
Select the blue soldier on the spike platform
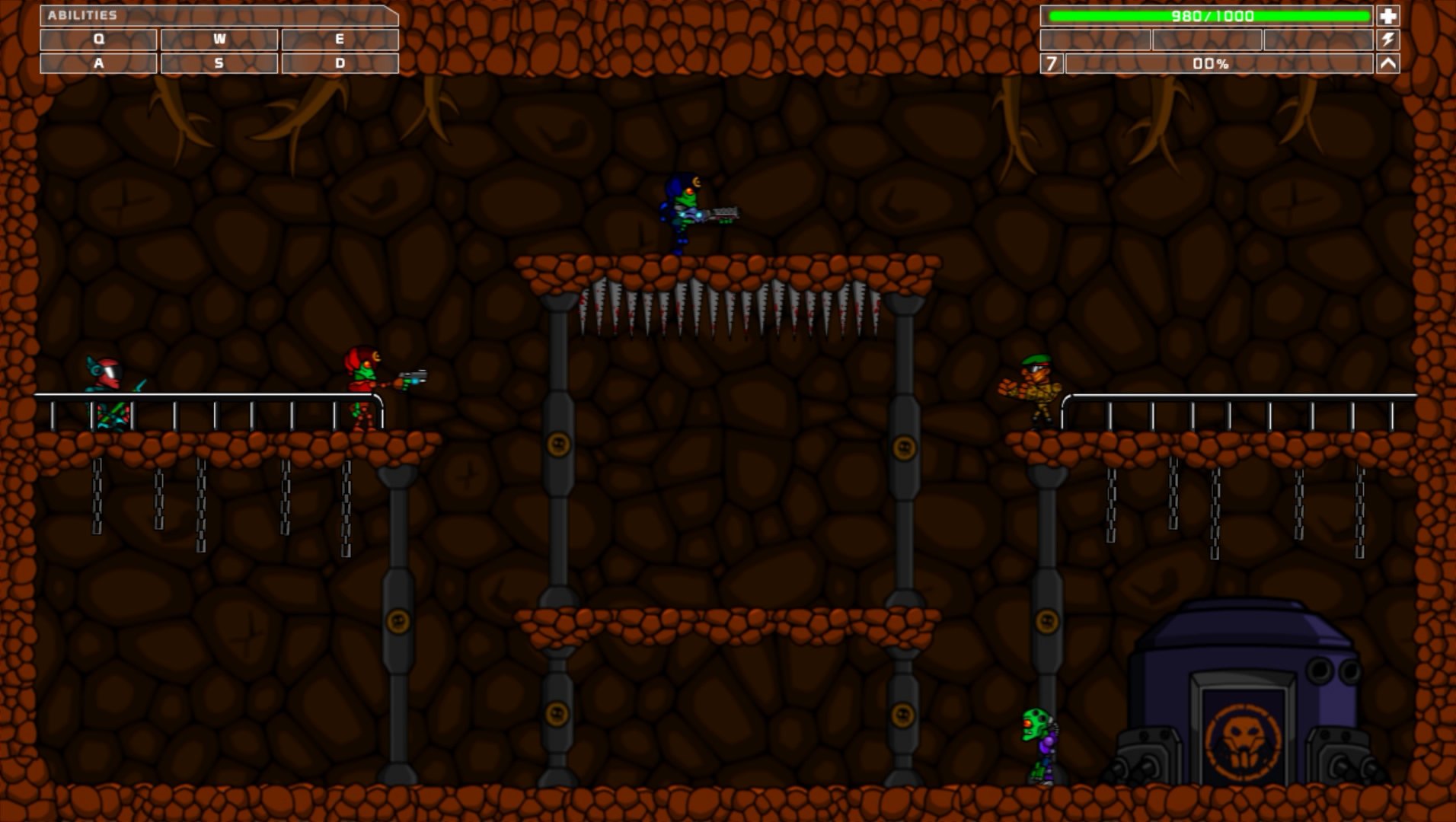(684, 212)
